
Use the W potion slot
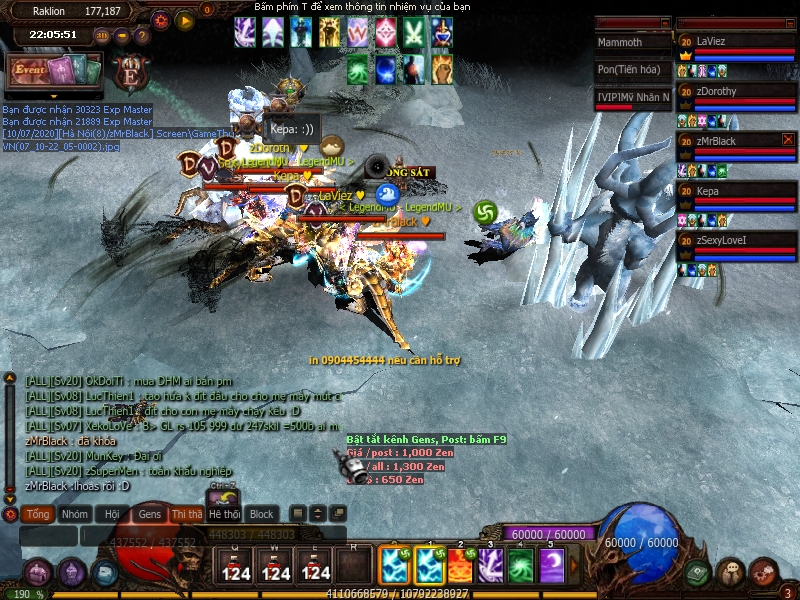[x=276, y=566]
